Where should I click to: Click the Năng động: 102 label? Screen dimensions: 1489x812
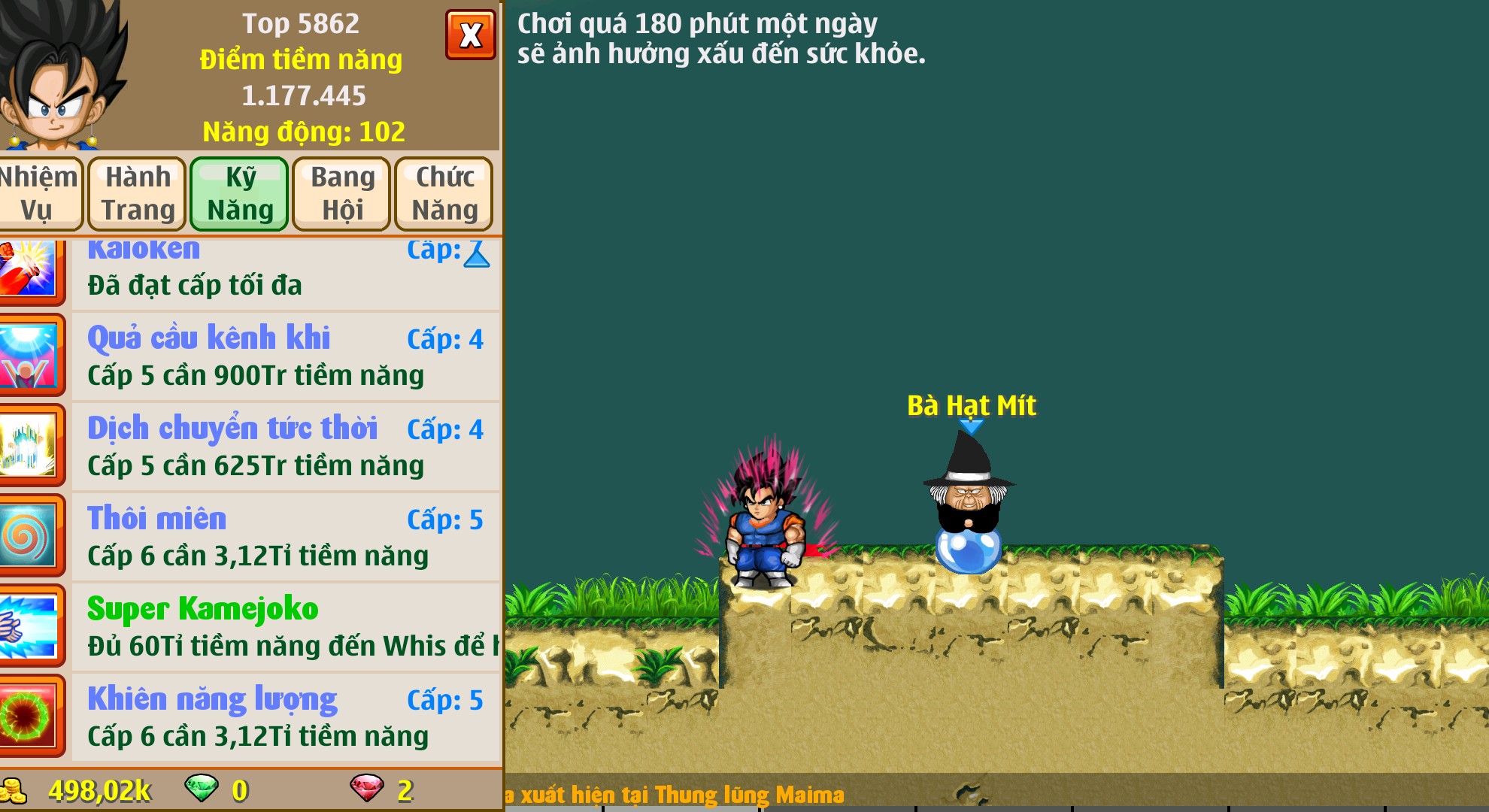[304, 132]
